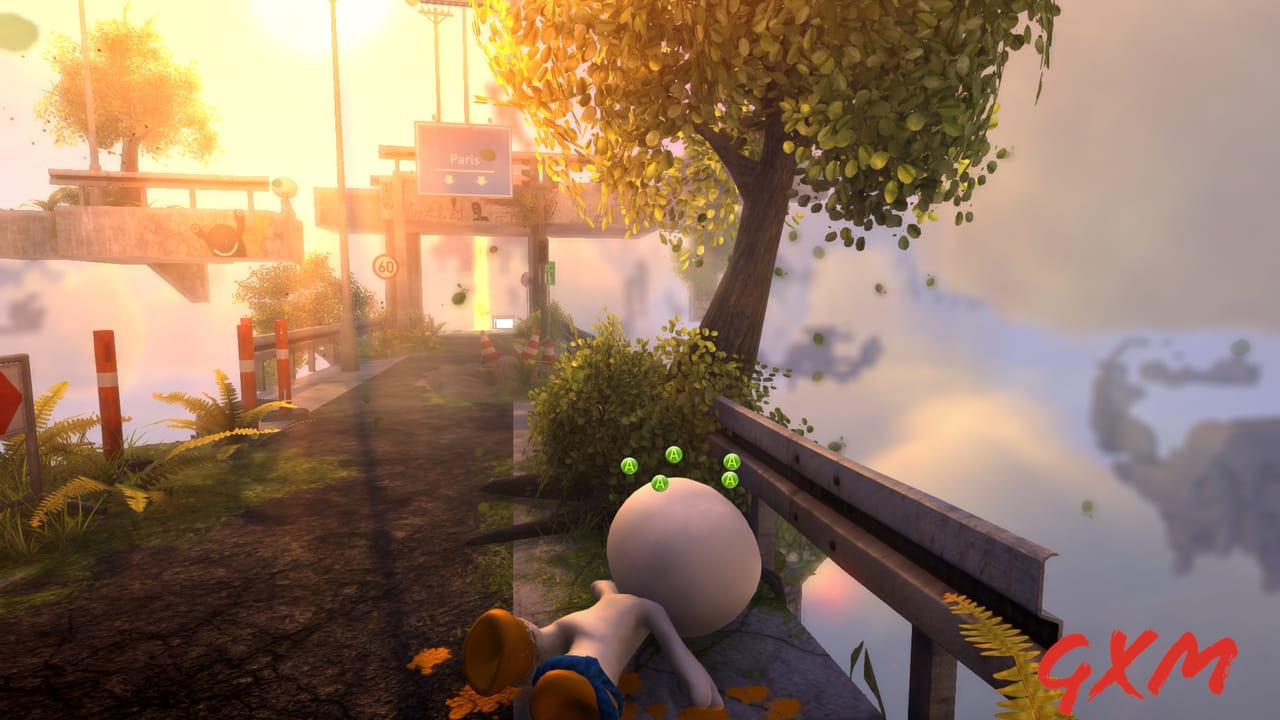Click the A prompt touching the white egg
This screenshot has height=720, width=1280.
[x=659, y=484]
